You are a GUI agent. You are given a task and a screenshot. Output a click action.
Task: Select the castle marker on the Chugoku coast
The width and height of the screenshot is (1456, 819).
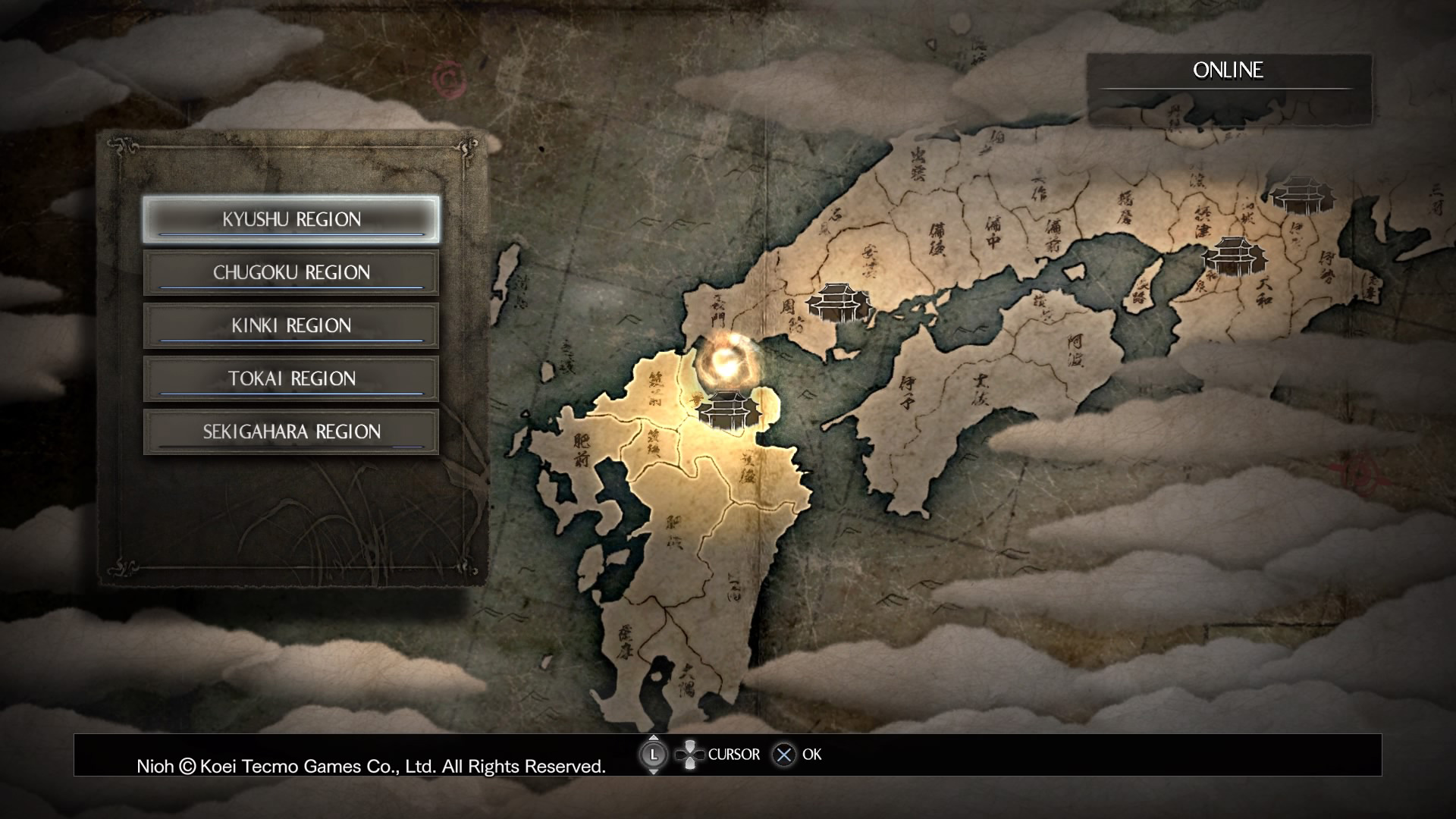tap(839, 302)
